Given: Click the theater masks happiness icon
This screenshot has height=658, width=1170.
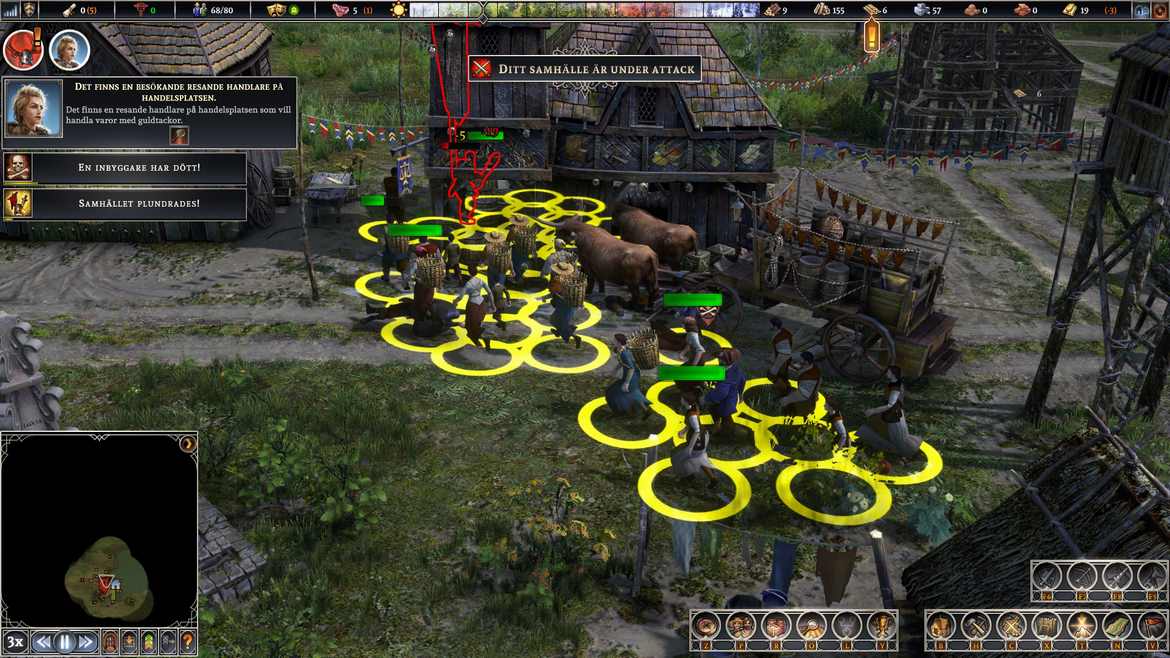Looking at the screenshot, I should point(277,10).
